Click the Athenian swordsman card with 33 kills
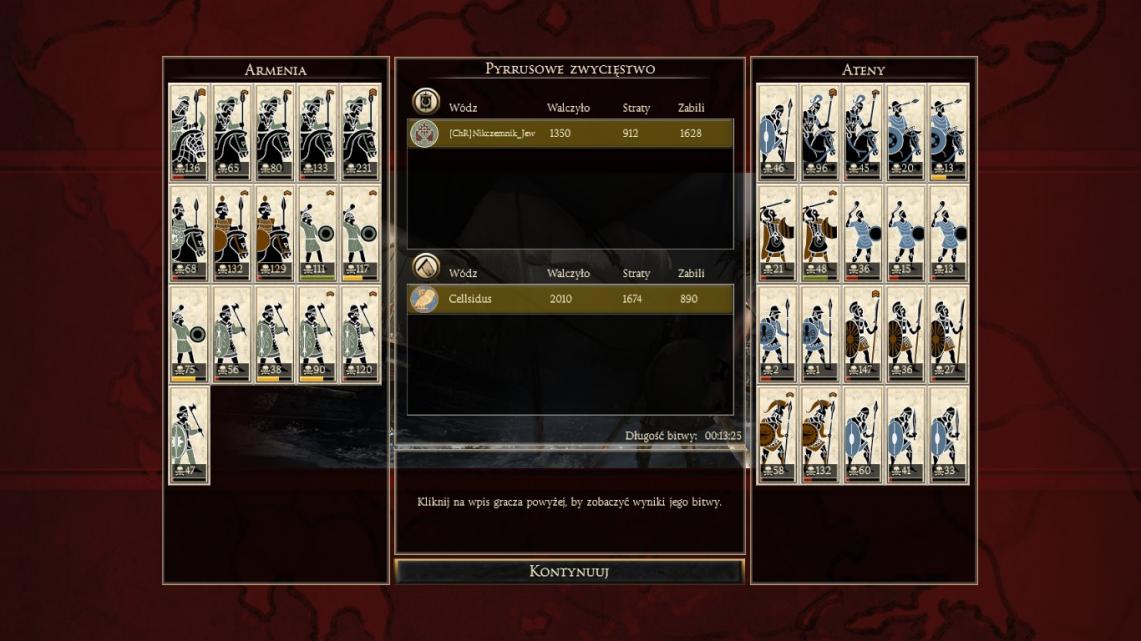 click(949, 435)
